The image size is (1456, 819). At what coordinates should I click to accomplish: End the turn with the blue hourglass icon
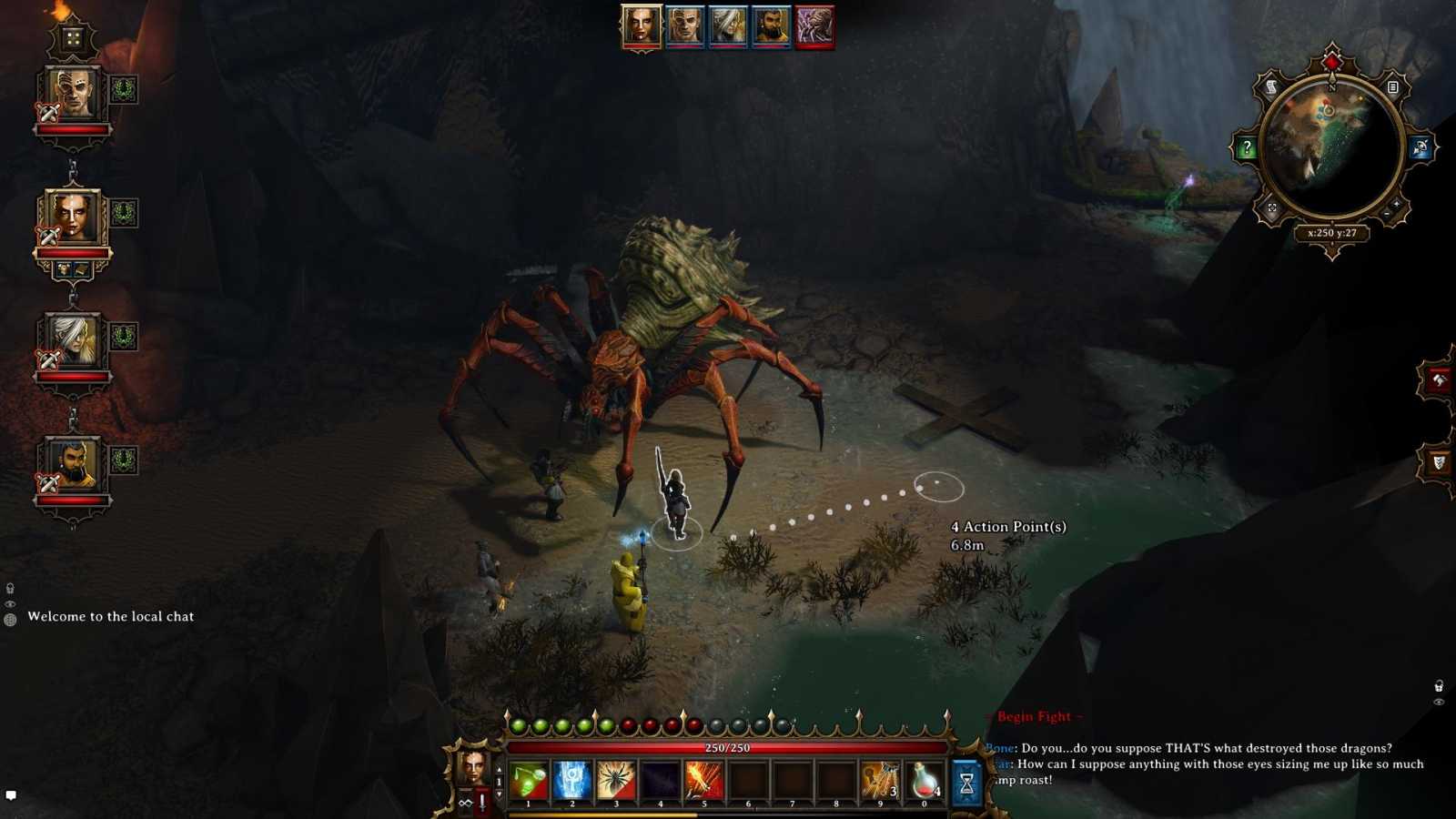point(966,780)
